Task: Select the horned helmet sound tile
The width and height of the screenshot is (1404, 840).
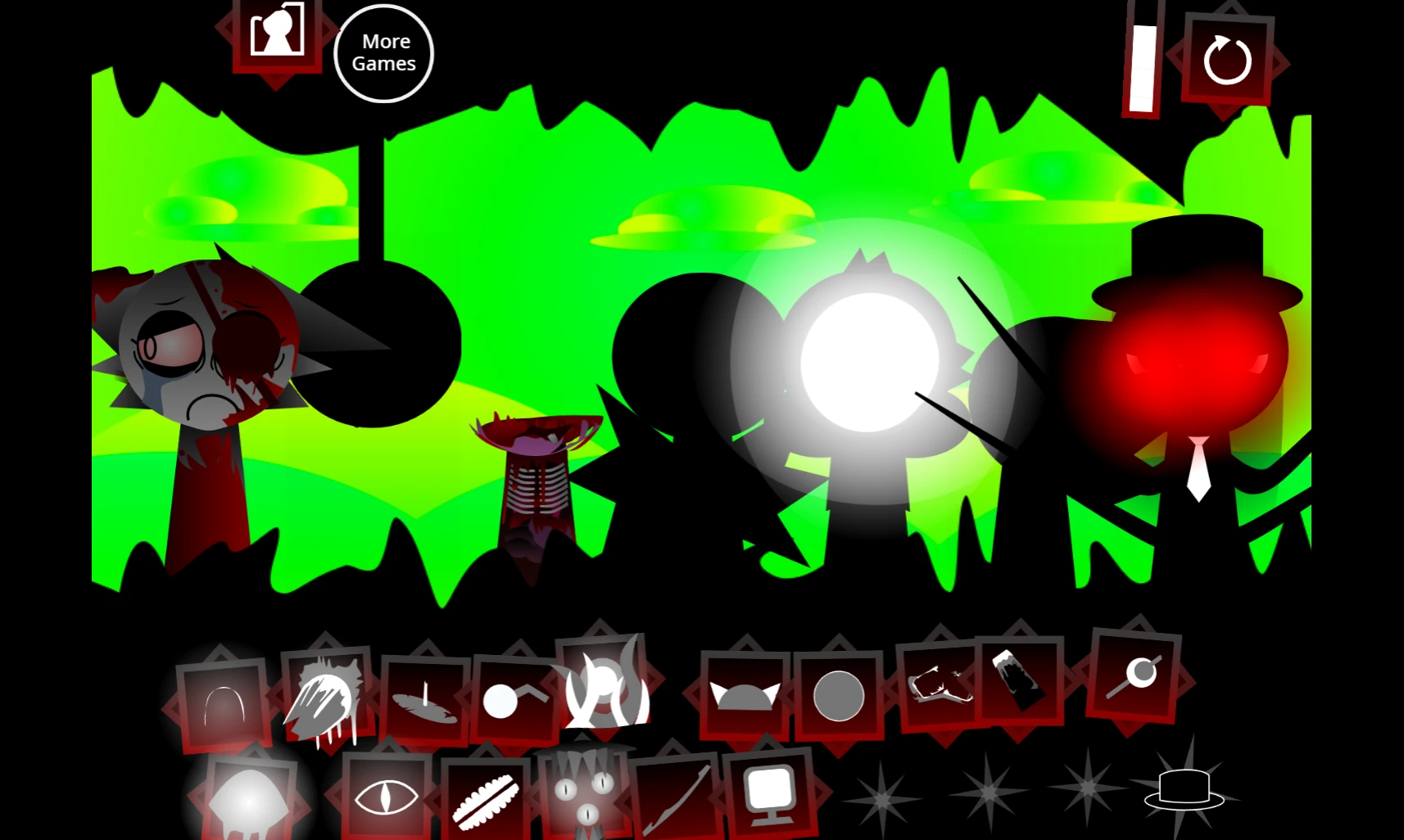Action: (747, 694)
